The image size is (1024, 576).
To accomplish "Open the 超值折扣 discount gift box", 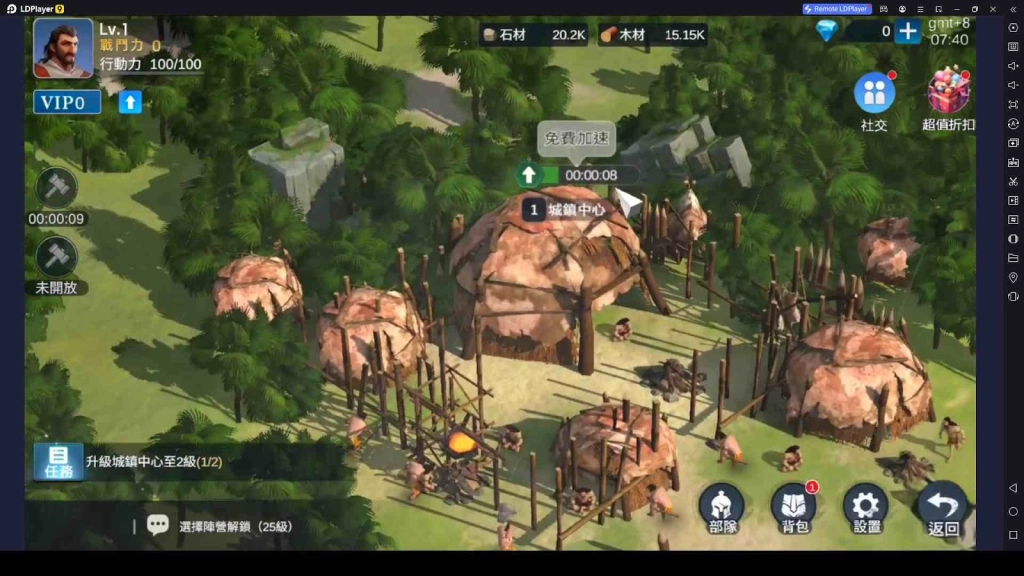I will pyautogui.click(x=948, y=94).
